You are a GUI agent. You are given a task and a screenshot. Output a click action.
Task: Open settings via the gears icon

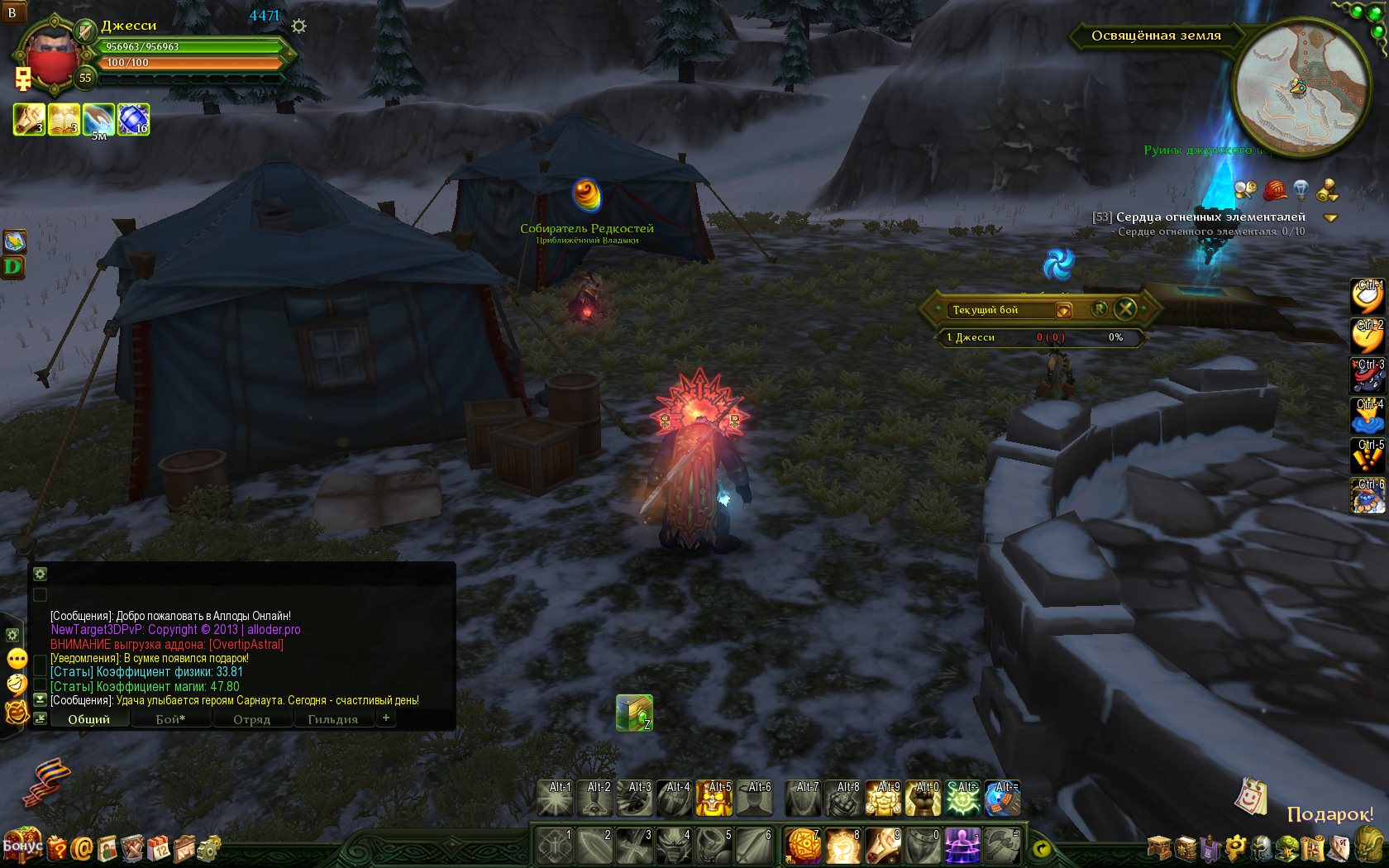pyautogui.click(x=209, y=848)
